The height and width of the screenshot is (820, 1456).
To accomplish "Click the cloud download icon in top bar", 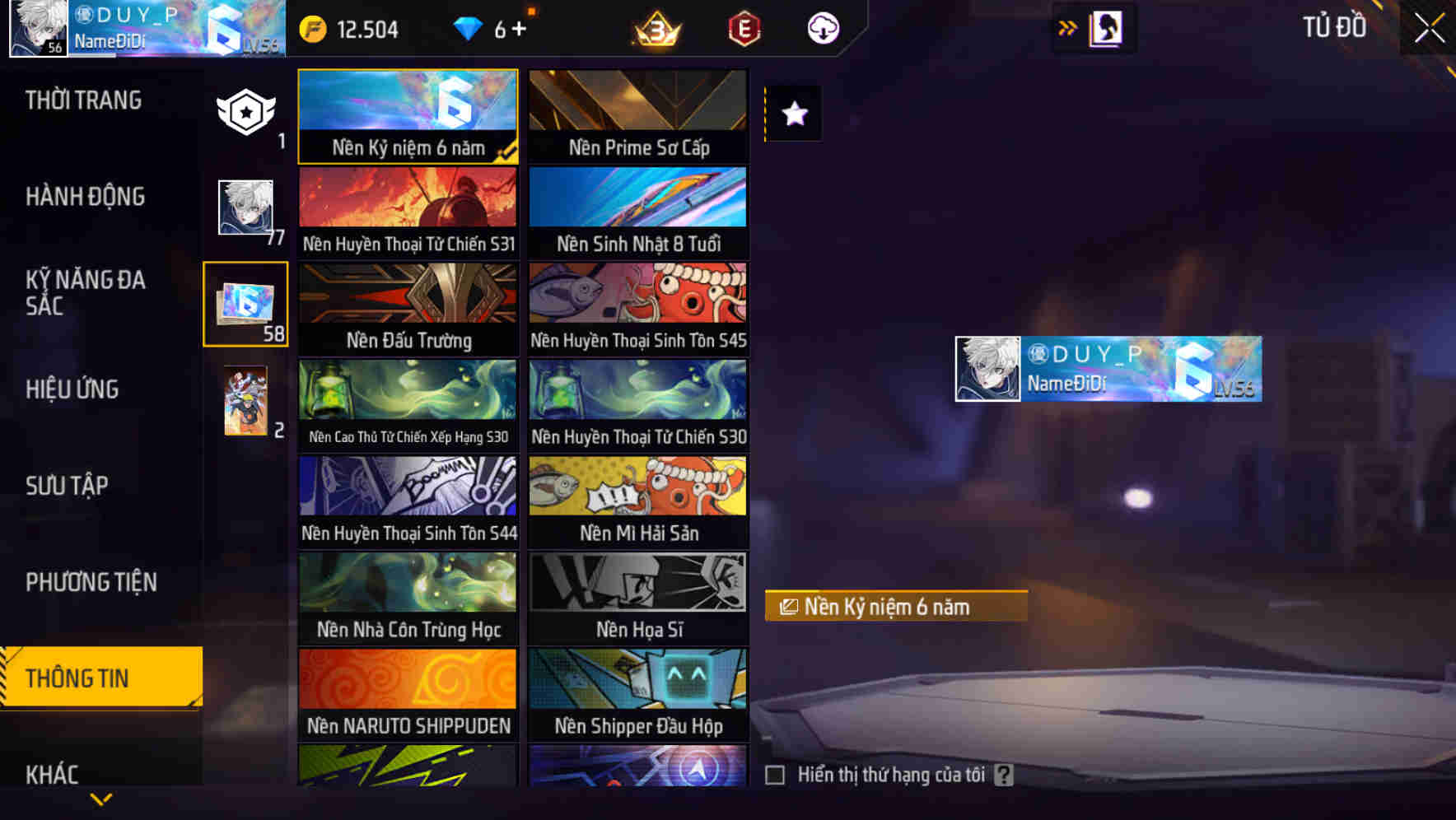I will 822,29.
